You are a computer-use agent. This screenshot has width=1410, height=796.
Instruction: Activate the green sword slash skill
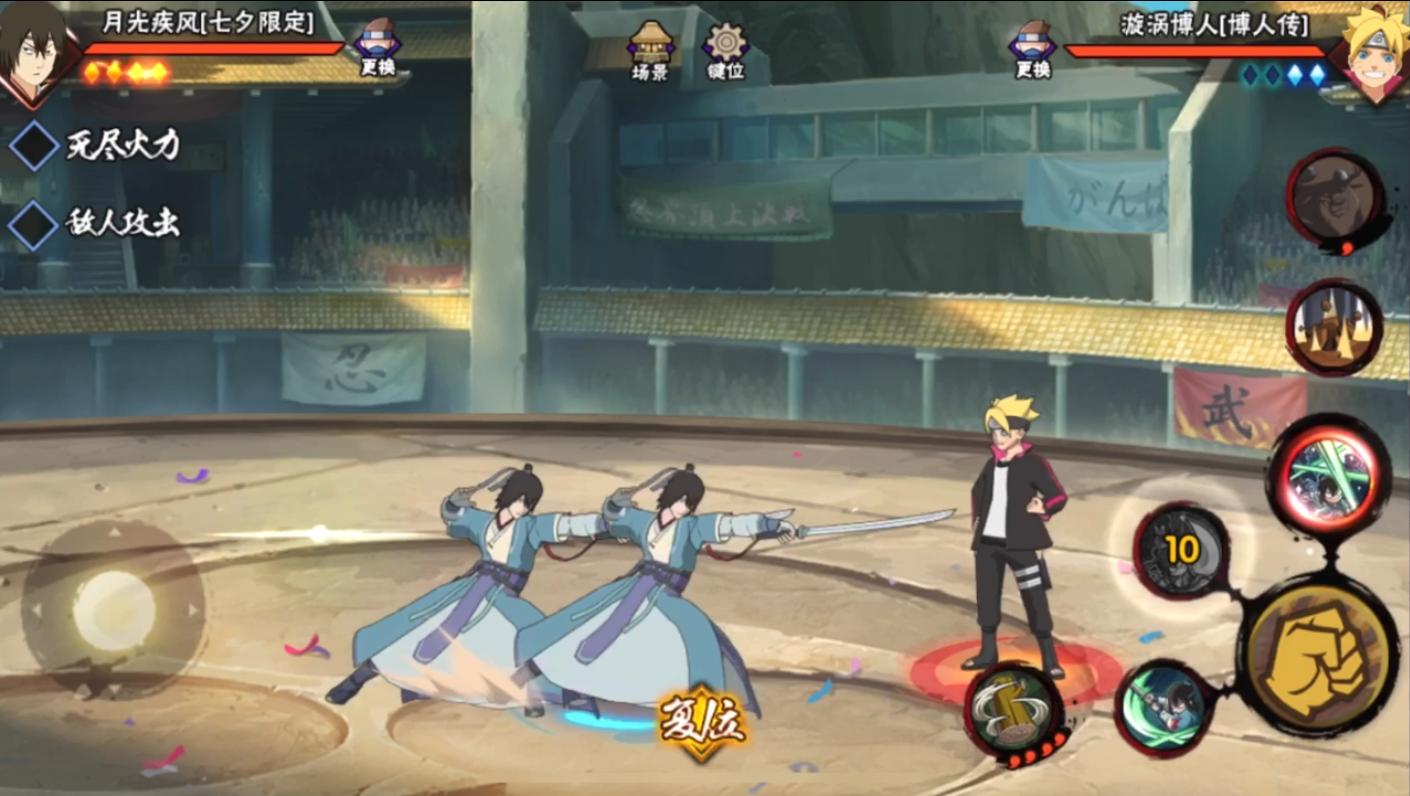(x=1164, y=706)
